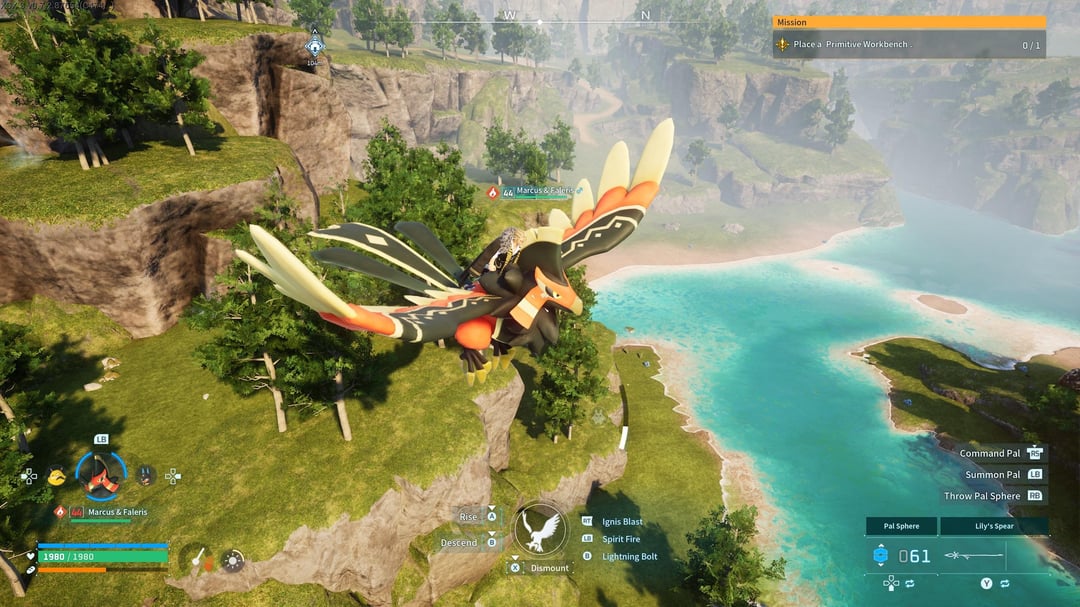Click the Dismount action label
This screenshot has height=607, width=1080.
tap(549, 568)
